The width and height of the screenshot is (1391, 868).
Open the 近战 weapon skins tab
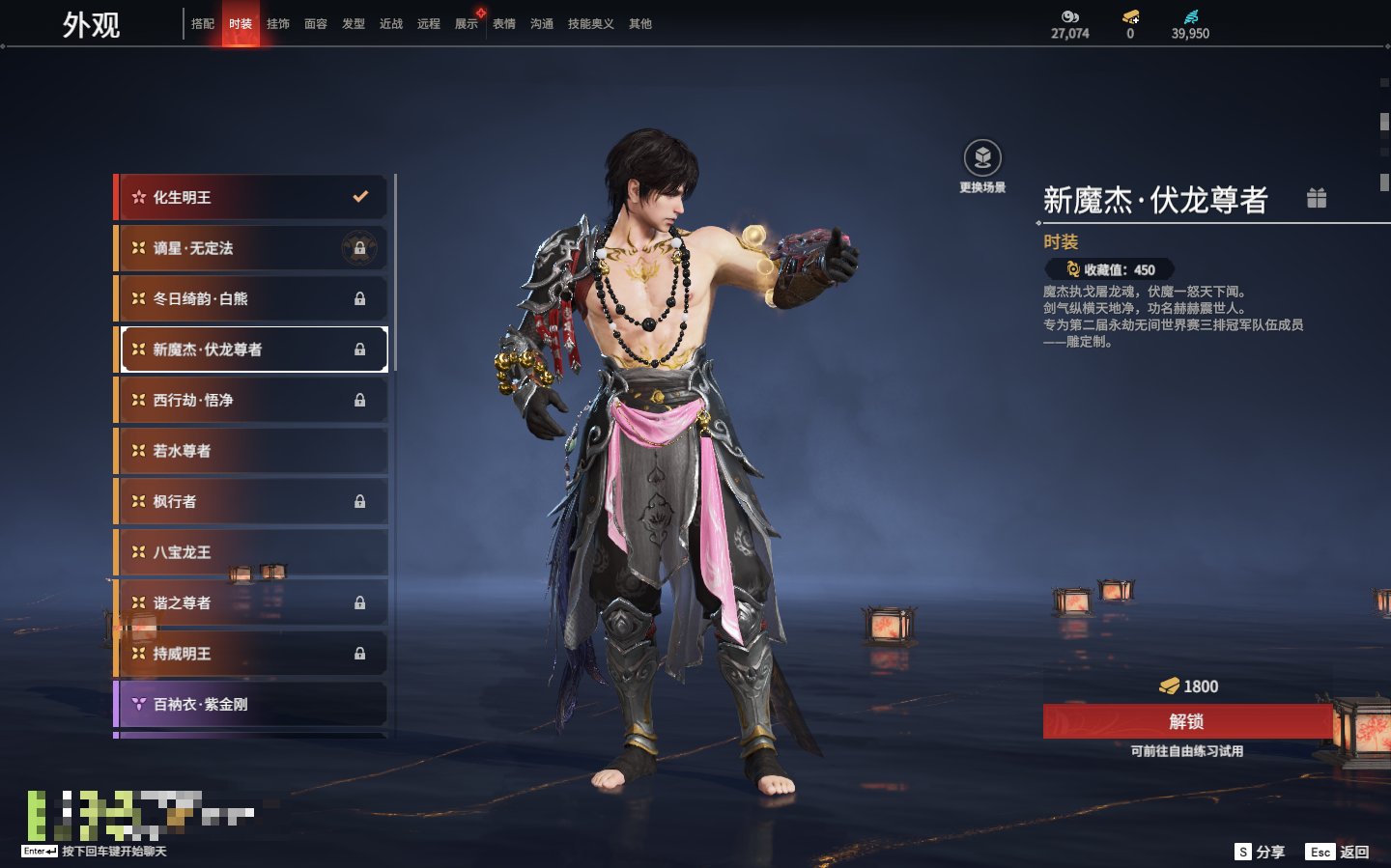pos(391,24)
